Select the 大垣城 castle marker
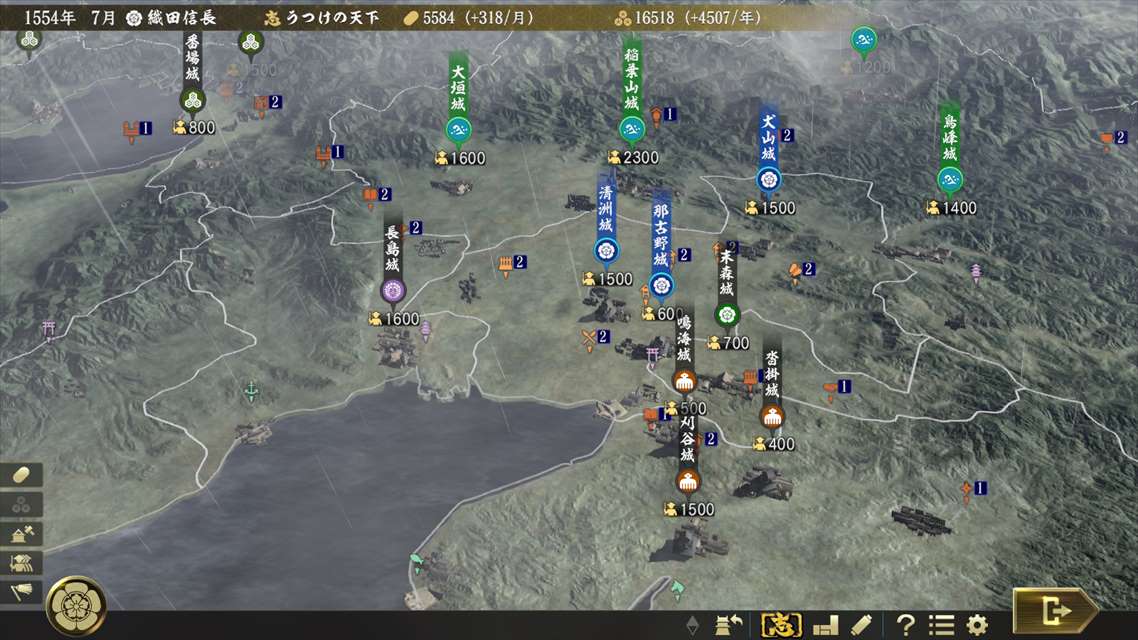Viewport: 1138px width, 640px height. (x=458, y=129)
